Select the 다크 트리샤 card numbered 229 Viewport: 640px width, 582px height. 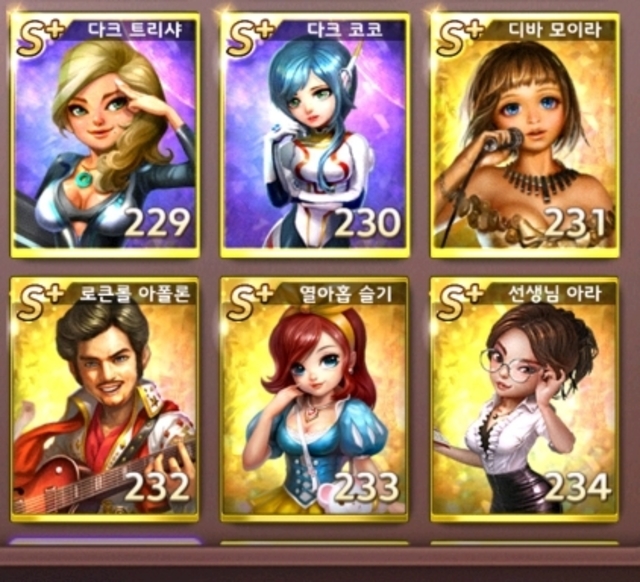tap(105, 135)
